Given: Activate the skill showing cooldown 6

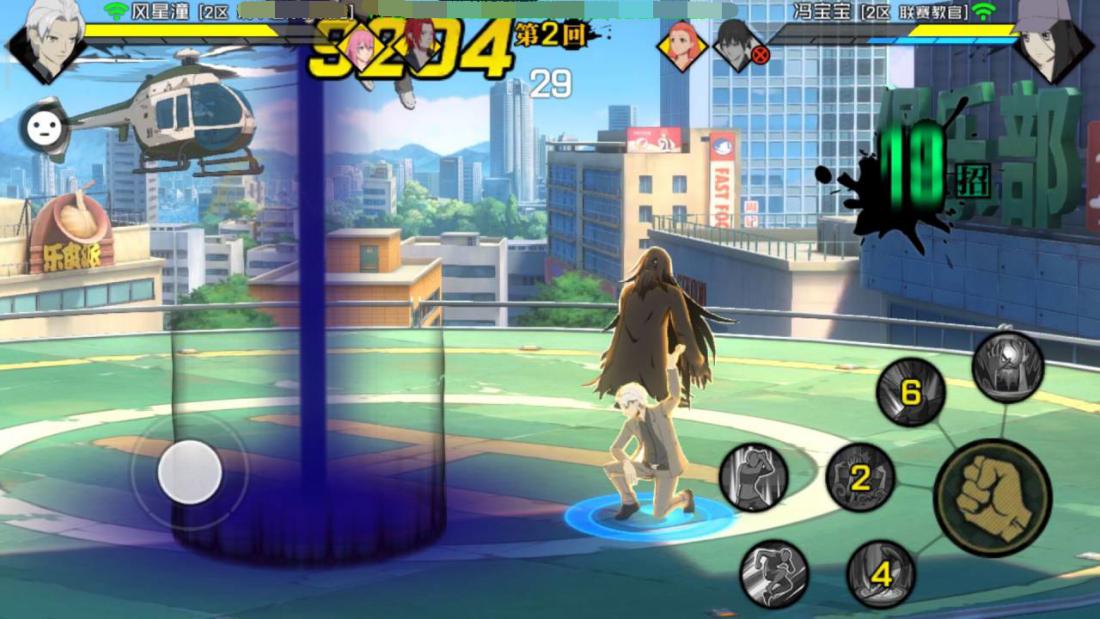Looking at the screenshot, I should (x=911, y=392).
